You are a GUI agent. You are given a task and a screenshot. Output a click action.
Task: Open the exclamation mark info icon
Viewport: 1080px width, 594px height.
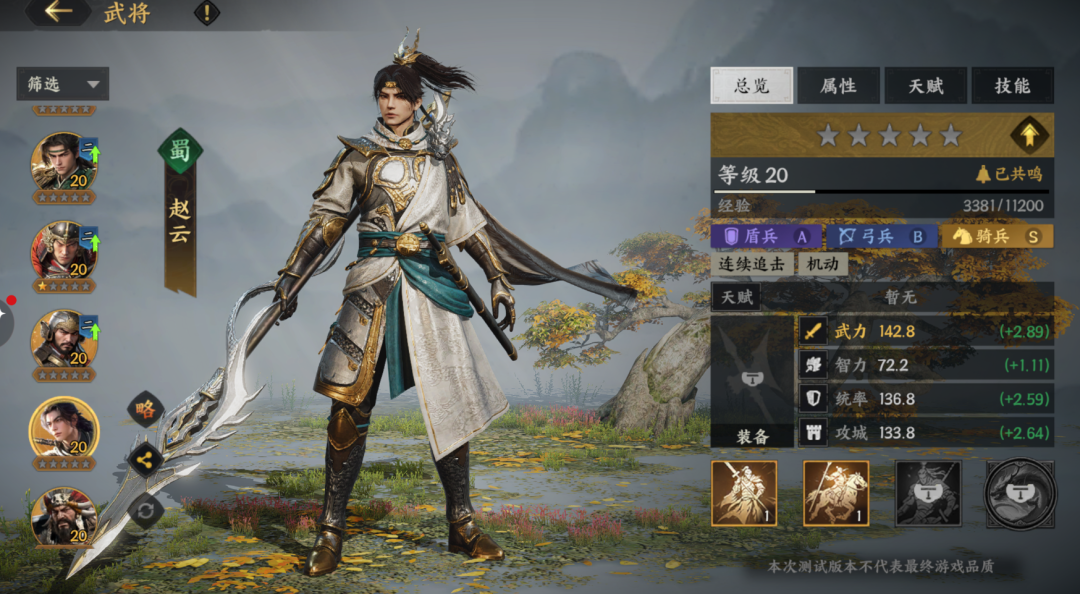(x=207, y=13)
